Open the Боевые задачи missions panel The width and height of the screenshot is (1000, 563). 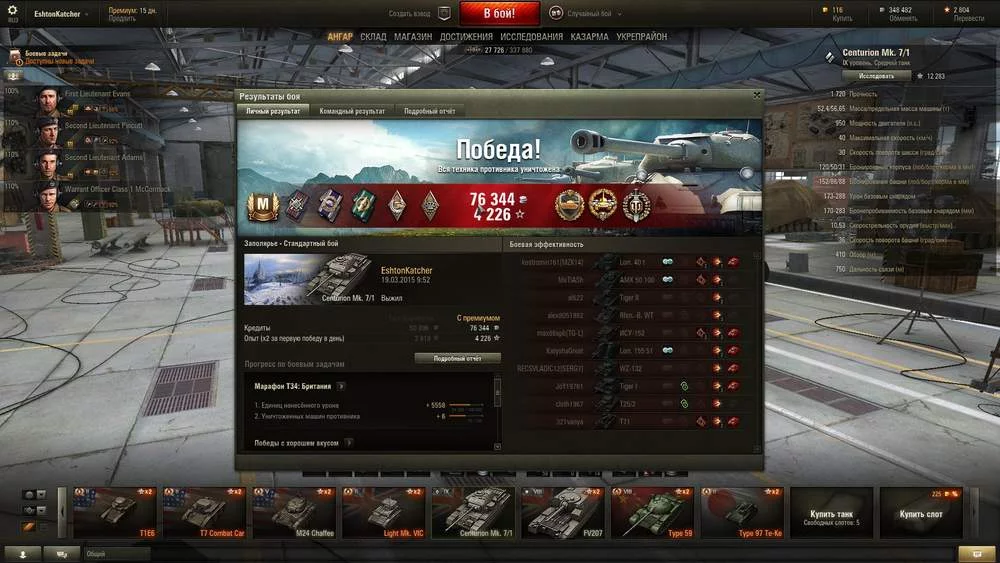point(52,56)
